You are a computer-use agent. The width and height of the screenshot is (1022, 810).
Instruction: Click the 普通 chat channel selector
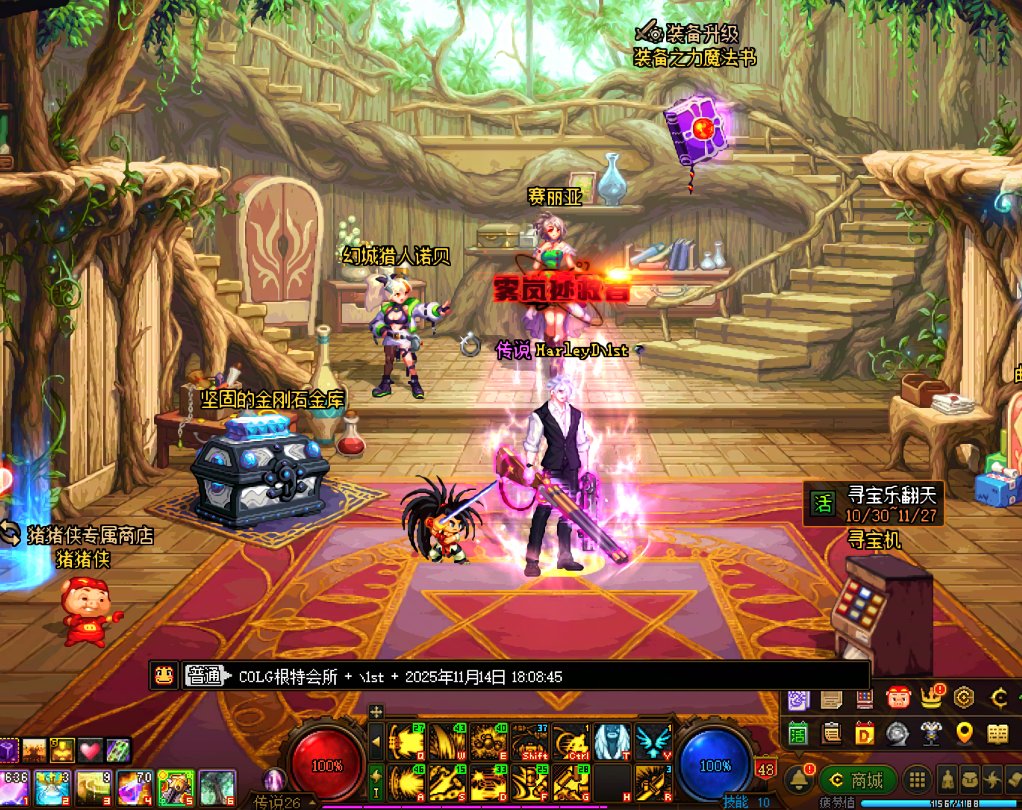204,676
